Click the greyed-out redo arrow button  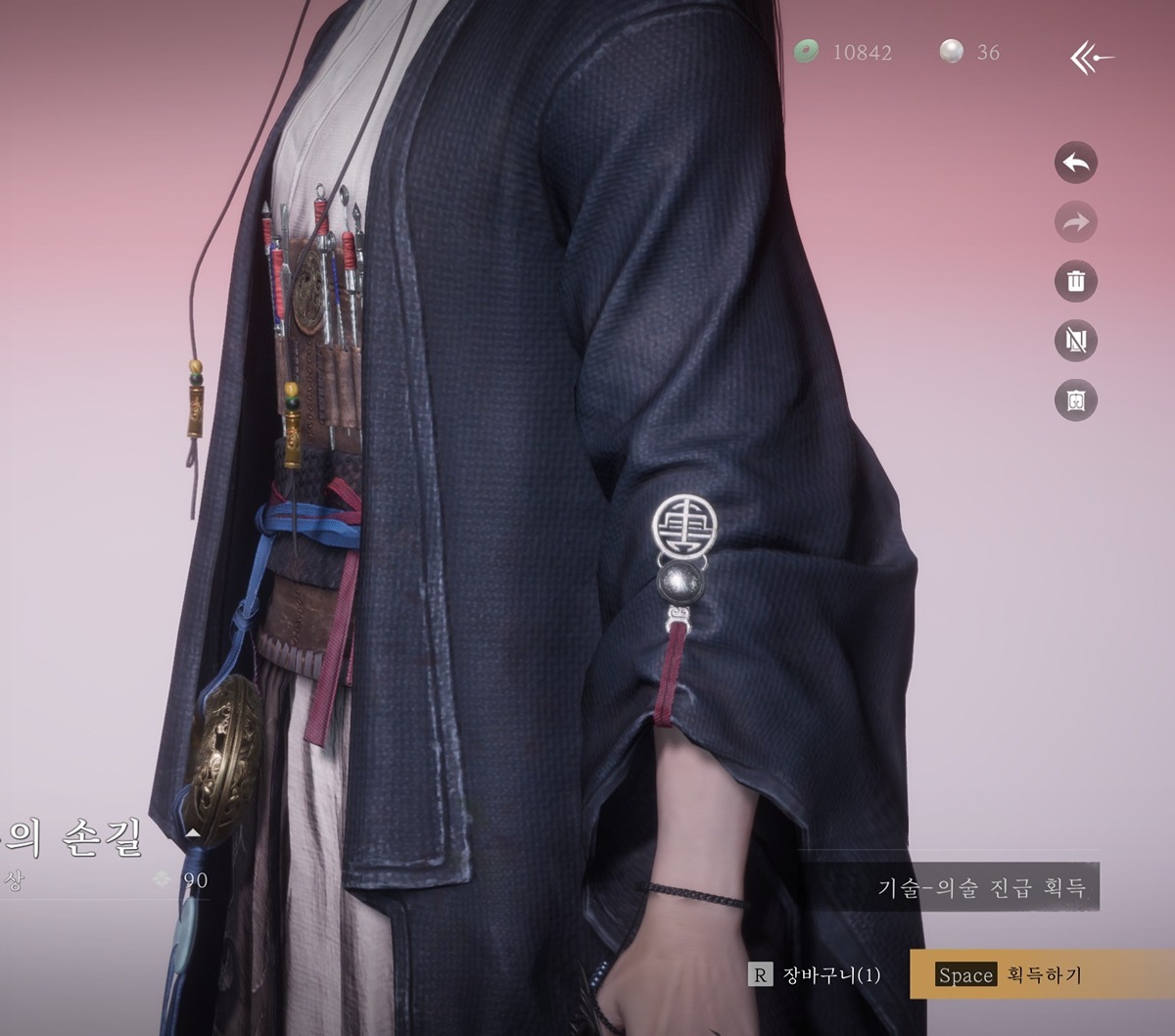click(x=1076, y=223)
